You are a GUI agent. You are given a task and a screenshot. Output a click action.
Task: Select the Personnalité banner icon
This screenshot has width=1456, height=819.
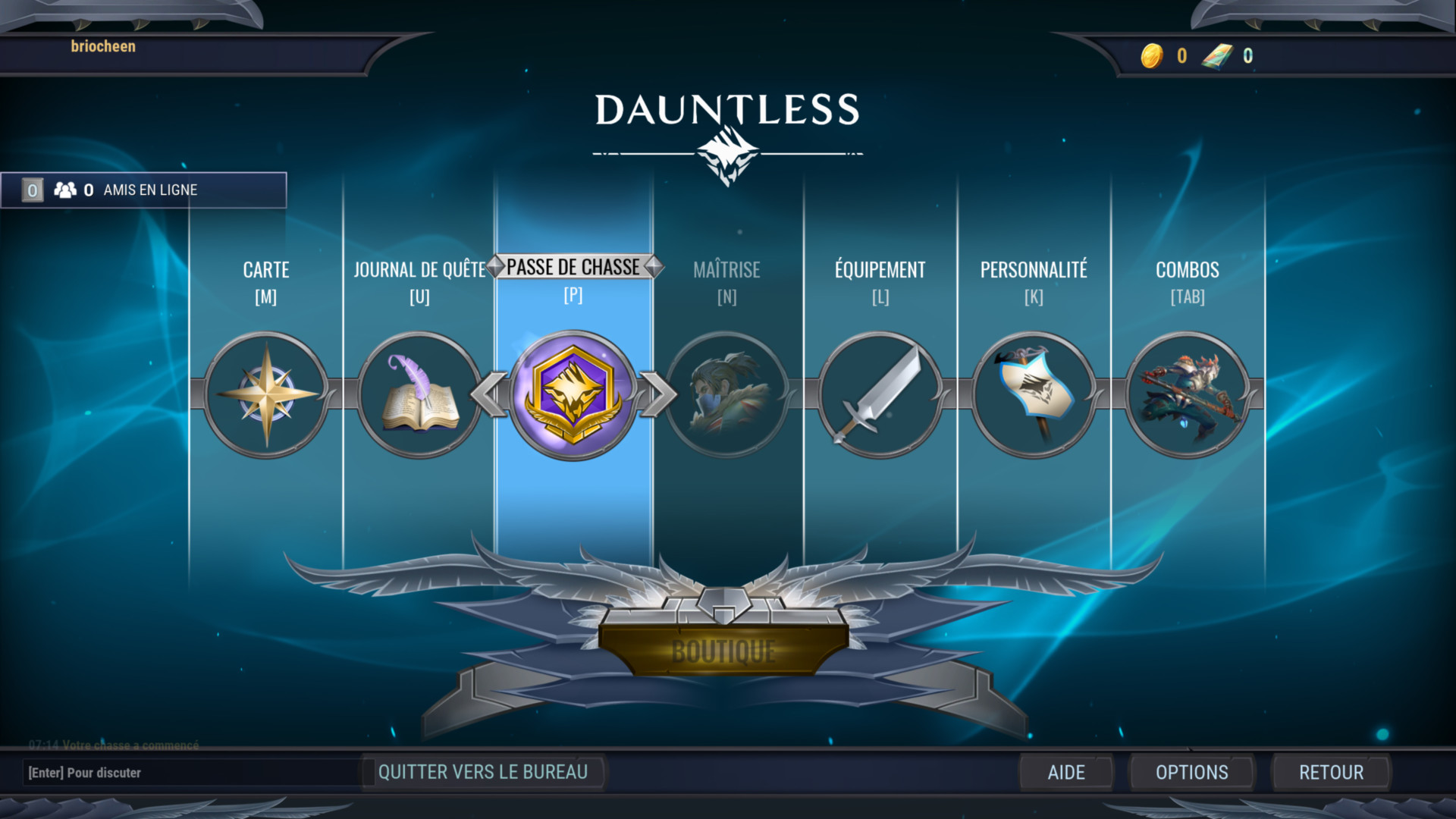[x=1034, y=393]
